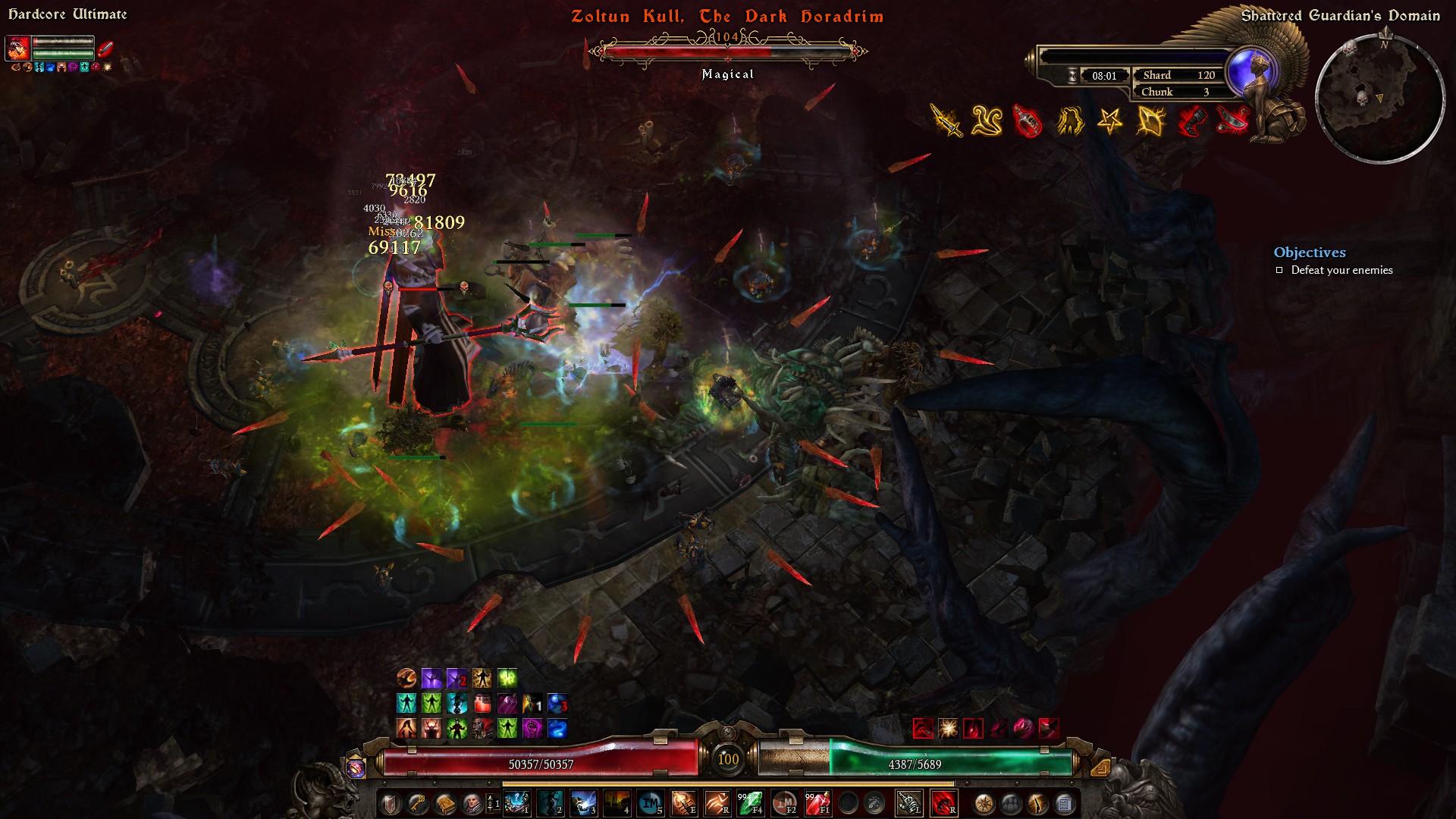Open the multiplayer group button

(1011, 803)
